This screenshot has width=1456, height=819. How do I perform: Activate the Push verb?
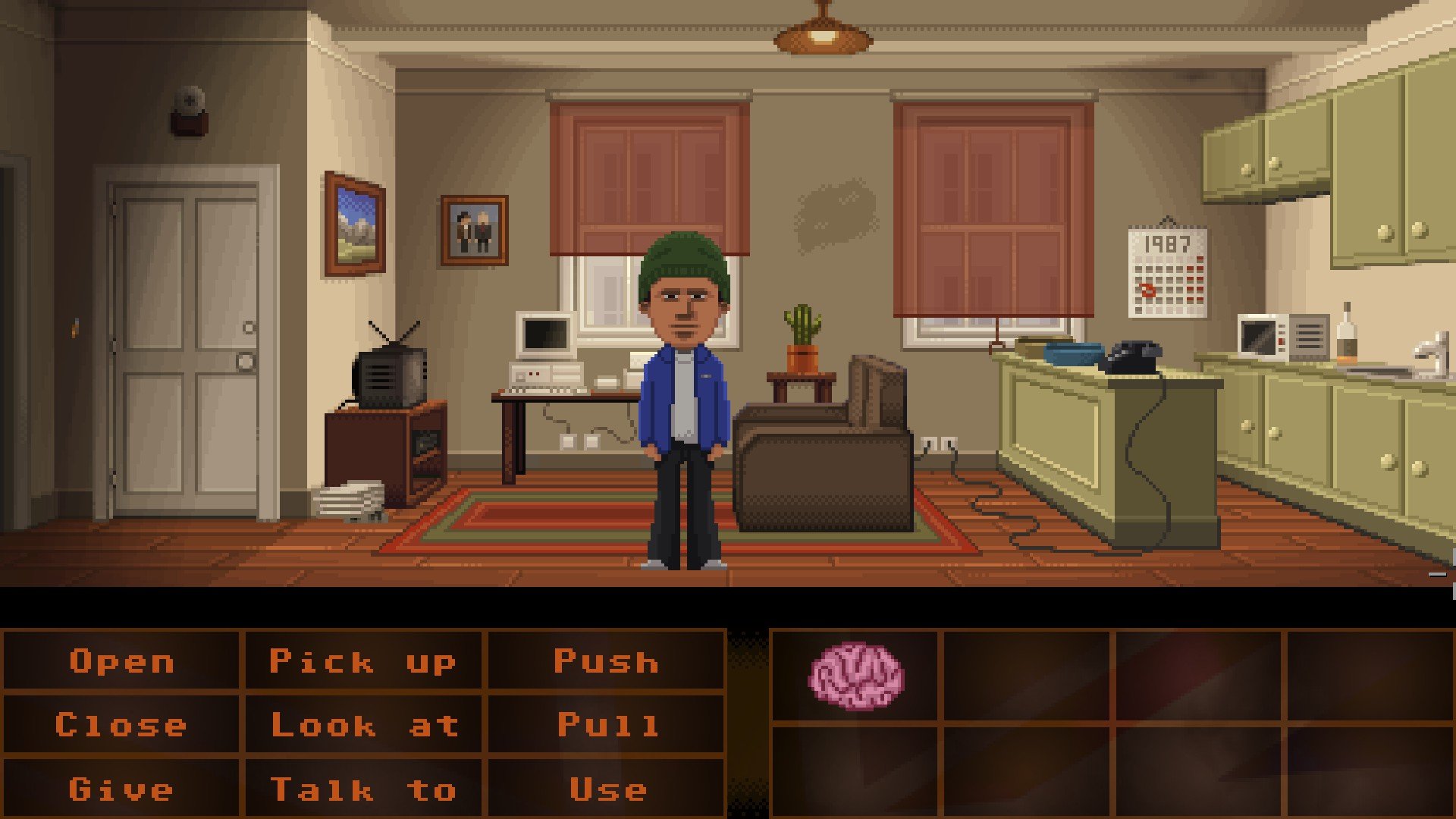pyautogui.click(x=606, y=661)
